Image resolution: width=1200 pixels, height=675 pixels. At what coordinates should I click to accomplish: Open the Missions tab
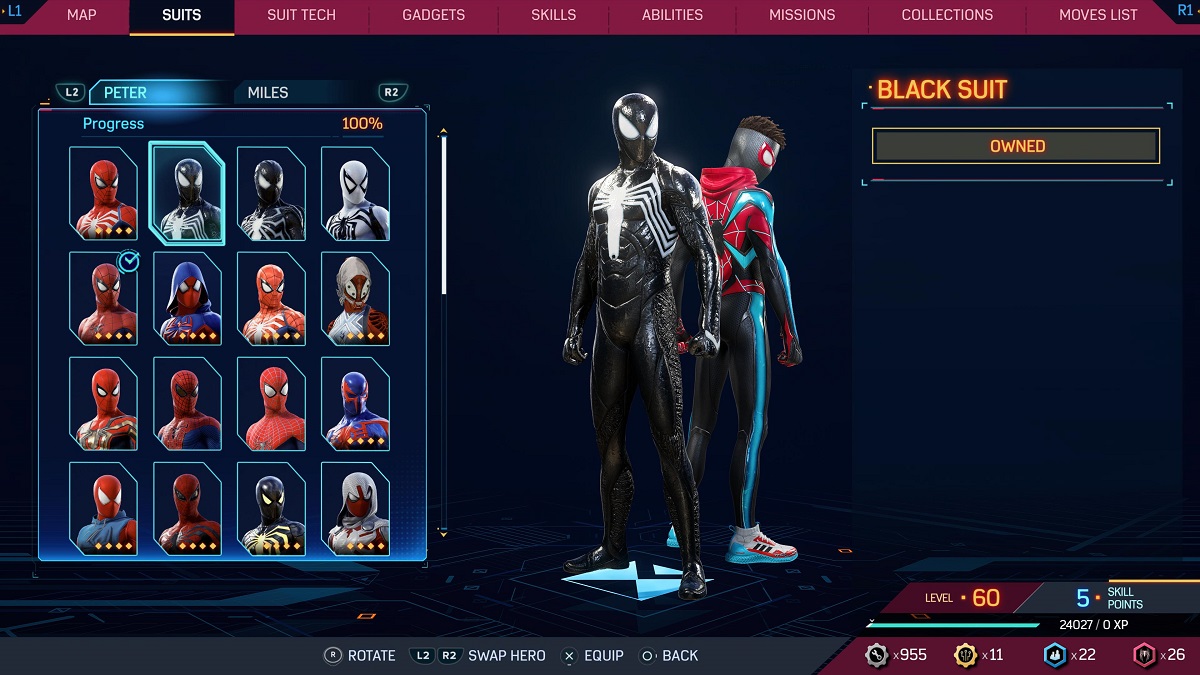point(802,15)
